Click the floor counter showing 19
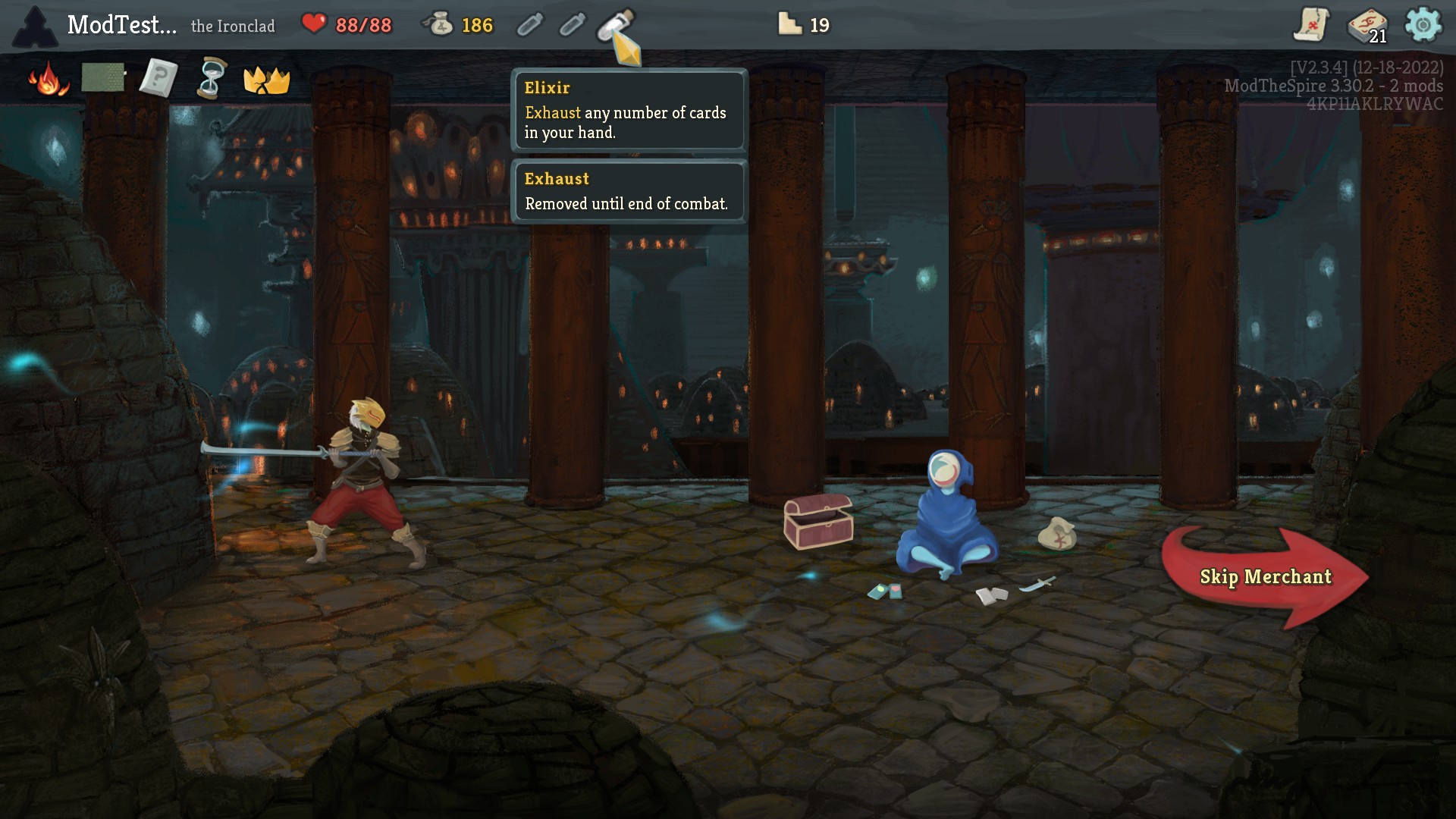The width and height of the screenshot is (1456, 819). coord(802,25)
